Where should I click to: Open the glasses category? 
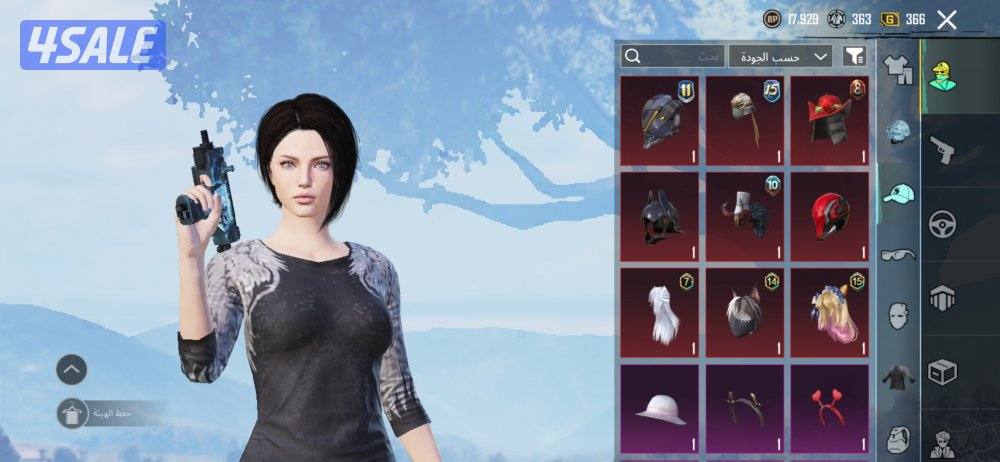pos(899,254)
